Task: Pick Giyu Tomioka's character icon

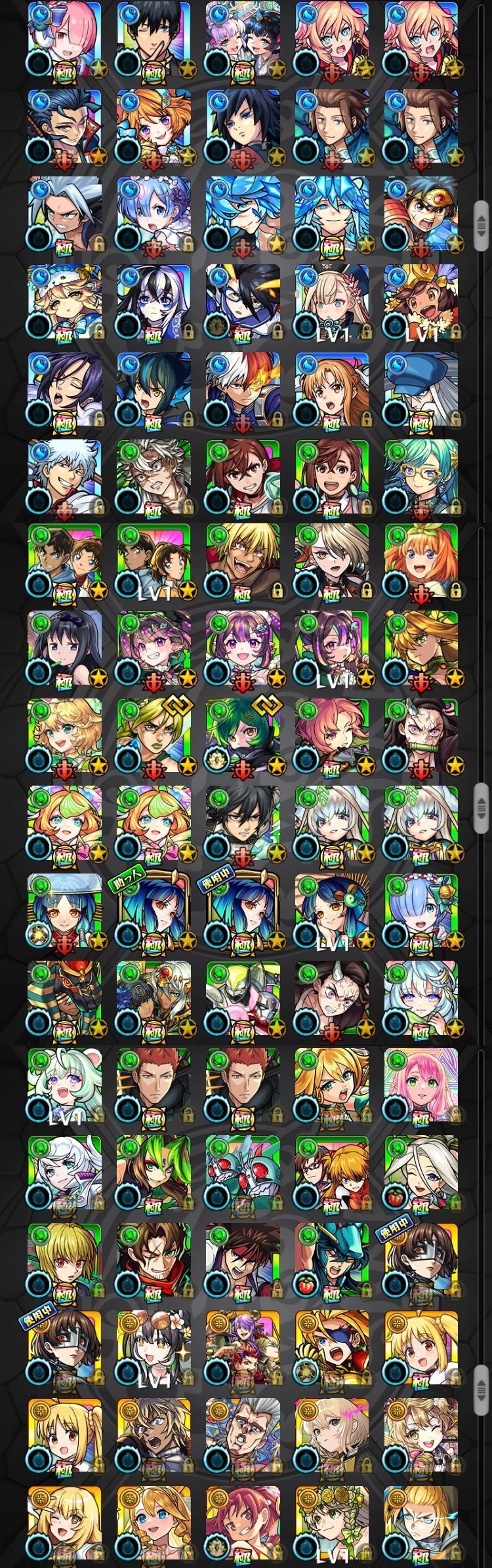Action: (x=243, y=126)
